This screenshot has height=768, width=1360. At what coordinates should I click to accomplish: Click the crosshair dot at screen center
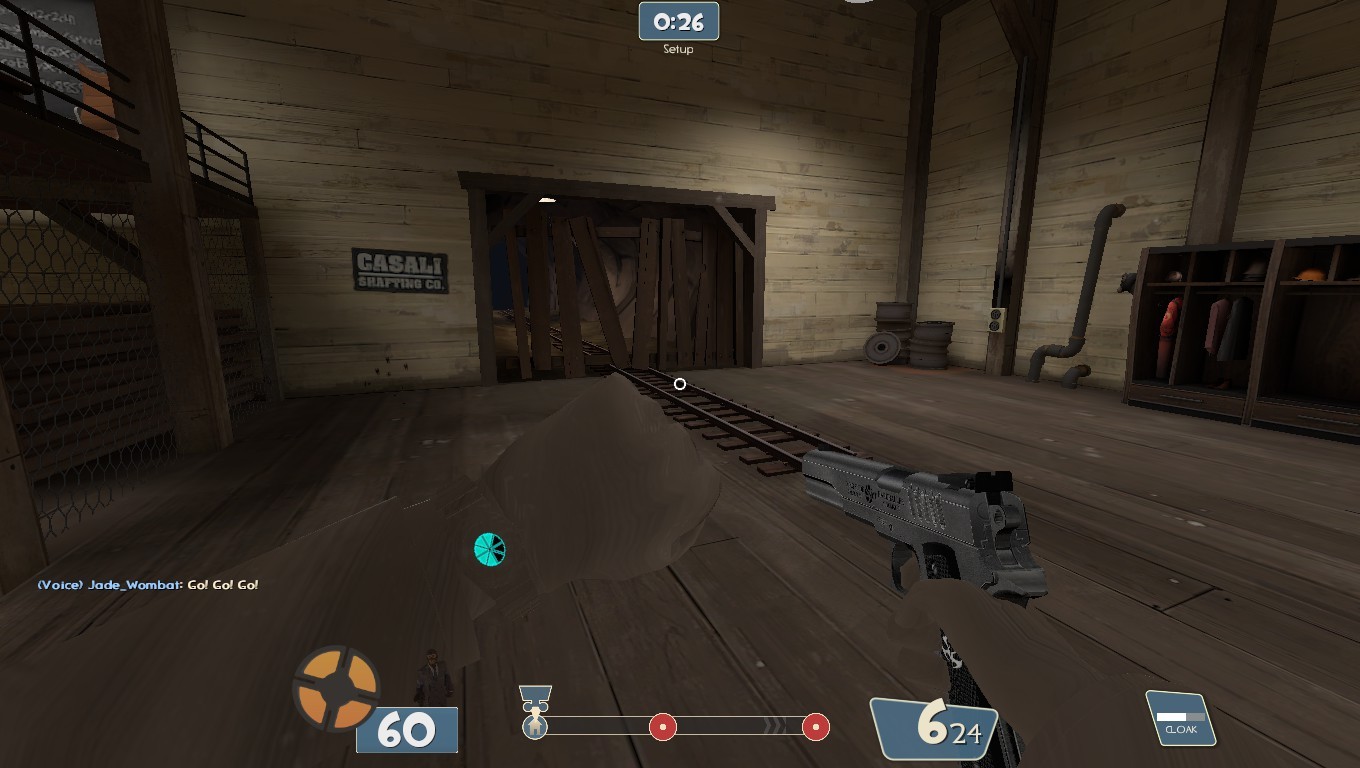coord(679,384)
